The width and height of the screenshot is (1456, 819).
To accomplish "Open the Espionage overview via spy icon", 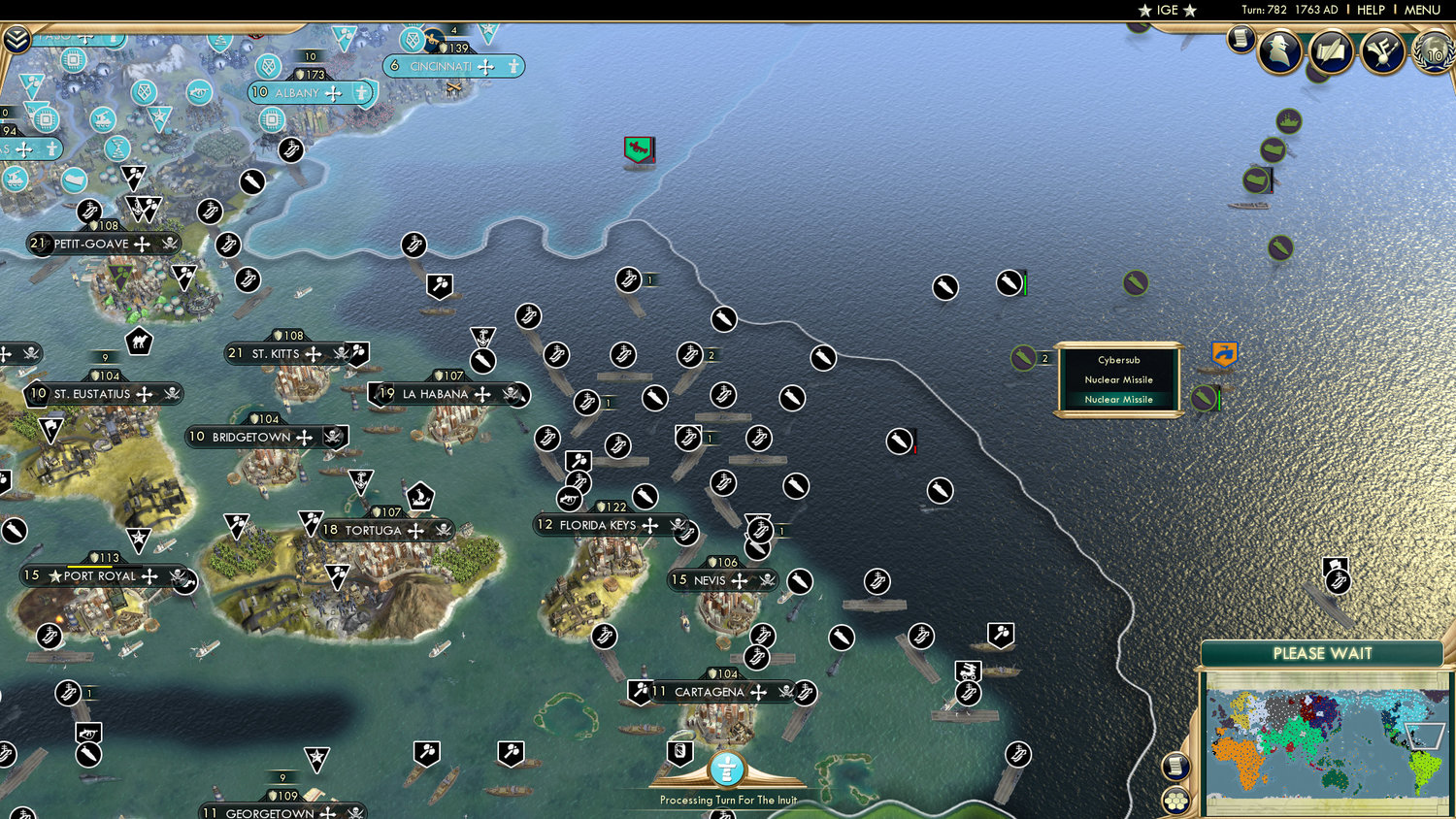I will [1278, 50].
